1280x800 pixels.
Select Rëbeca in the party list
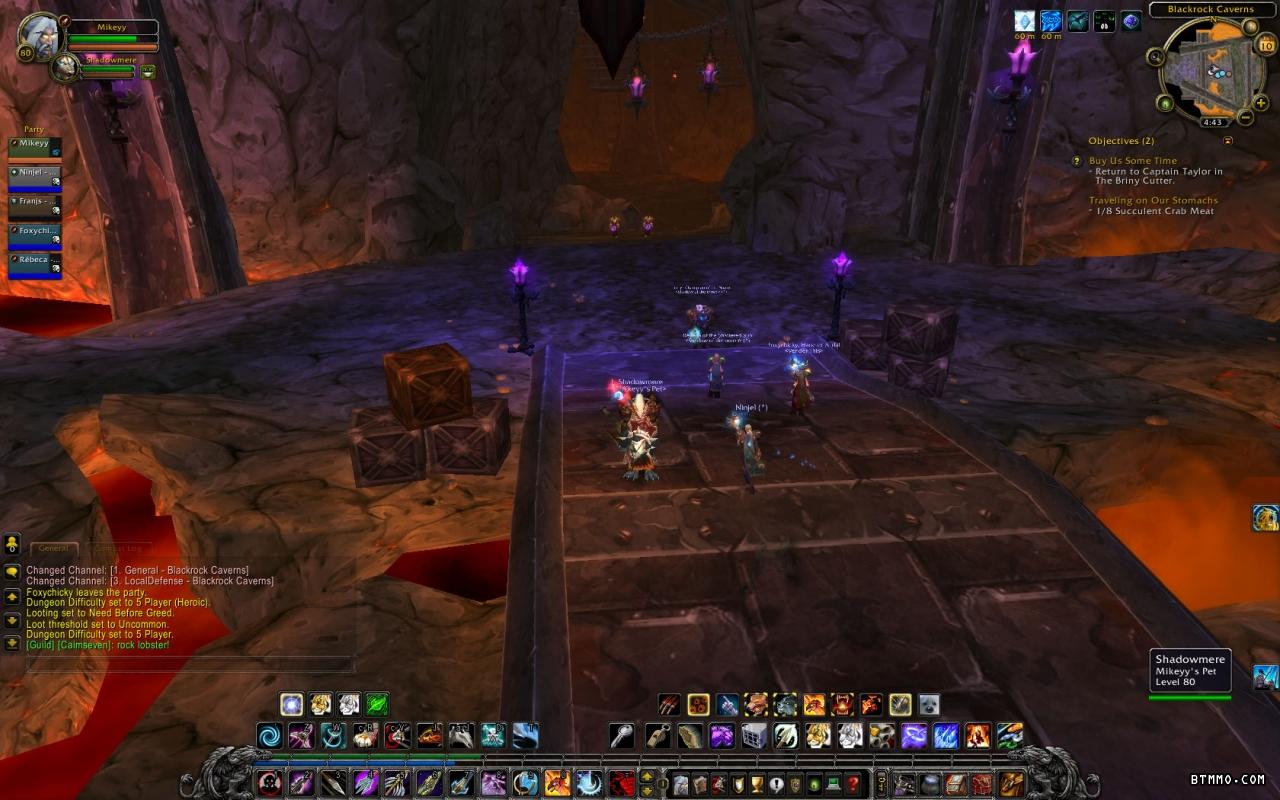35,265
